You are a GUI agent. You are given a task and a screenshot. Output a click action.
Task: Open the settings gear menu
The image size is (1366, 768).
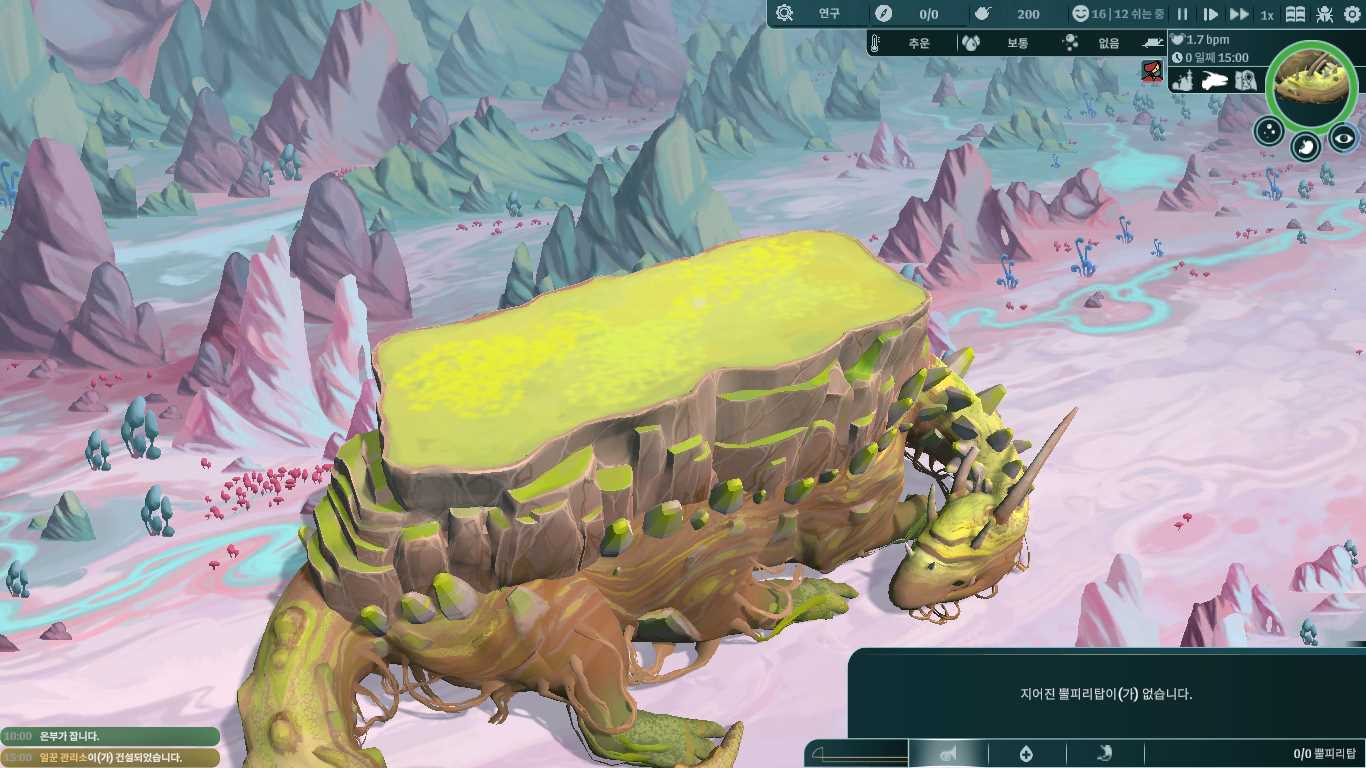pyautogui.click(x=1352, y=14)
